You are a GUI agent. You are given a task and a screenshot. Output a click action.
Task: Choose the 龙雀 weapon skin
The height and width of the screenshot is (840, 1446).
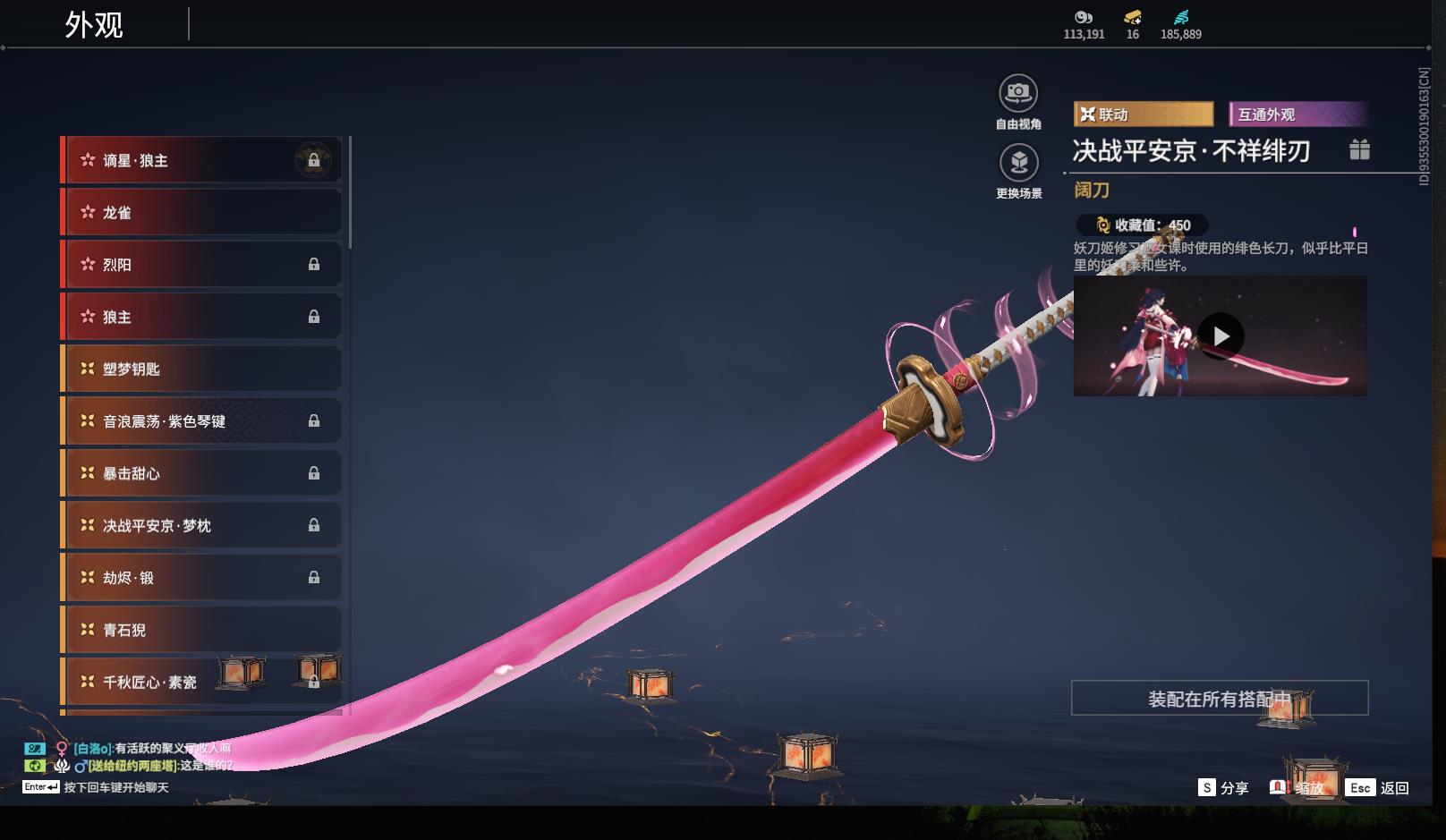point(201,213)
